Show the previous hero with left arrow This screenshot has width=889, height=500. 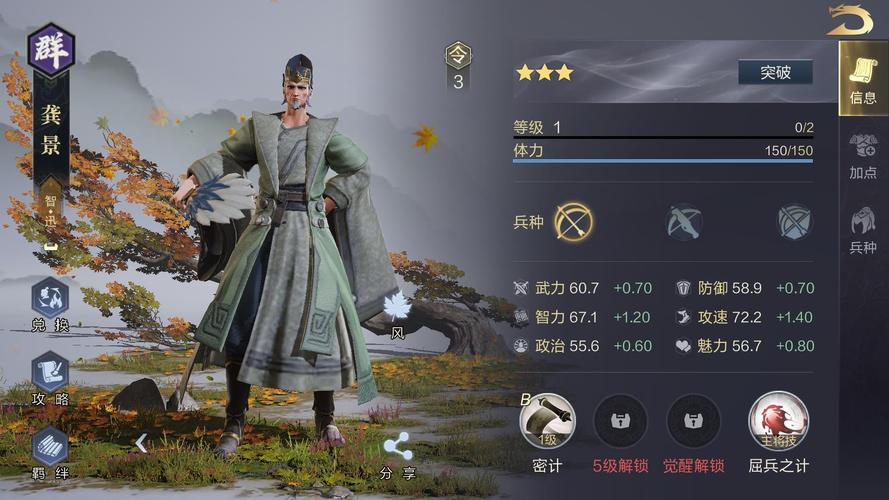[x=142, y=442]
